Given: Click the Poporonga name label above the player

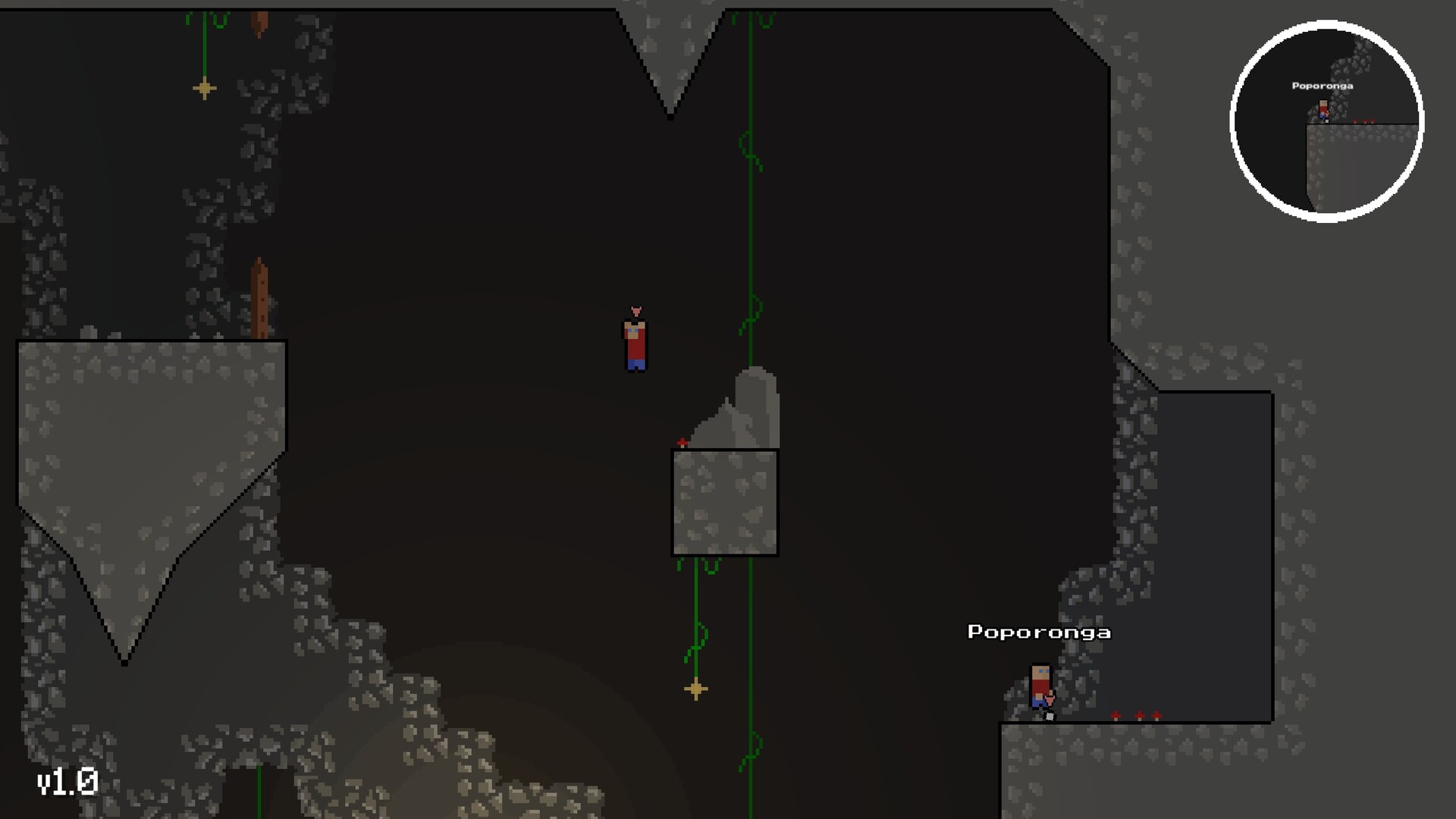Looking at the screenshot, I should [x=1039, y=632].
